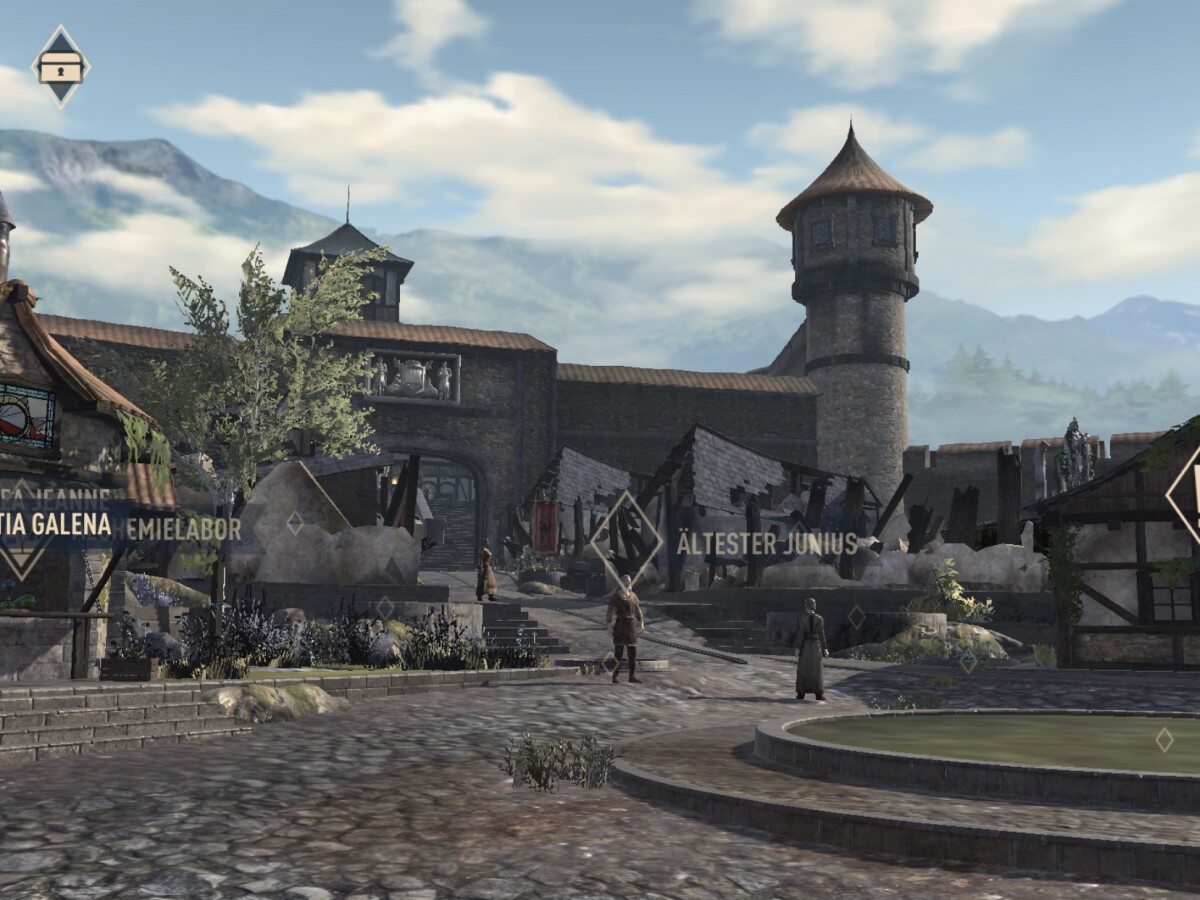The image size is (1200, 900).
Task: Select the Ältester Junius diamond marker
Action: (x=626, y=541)
